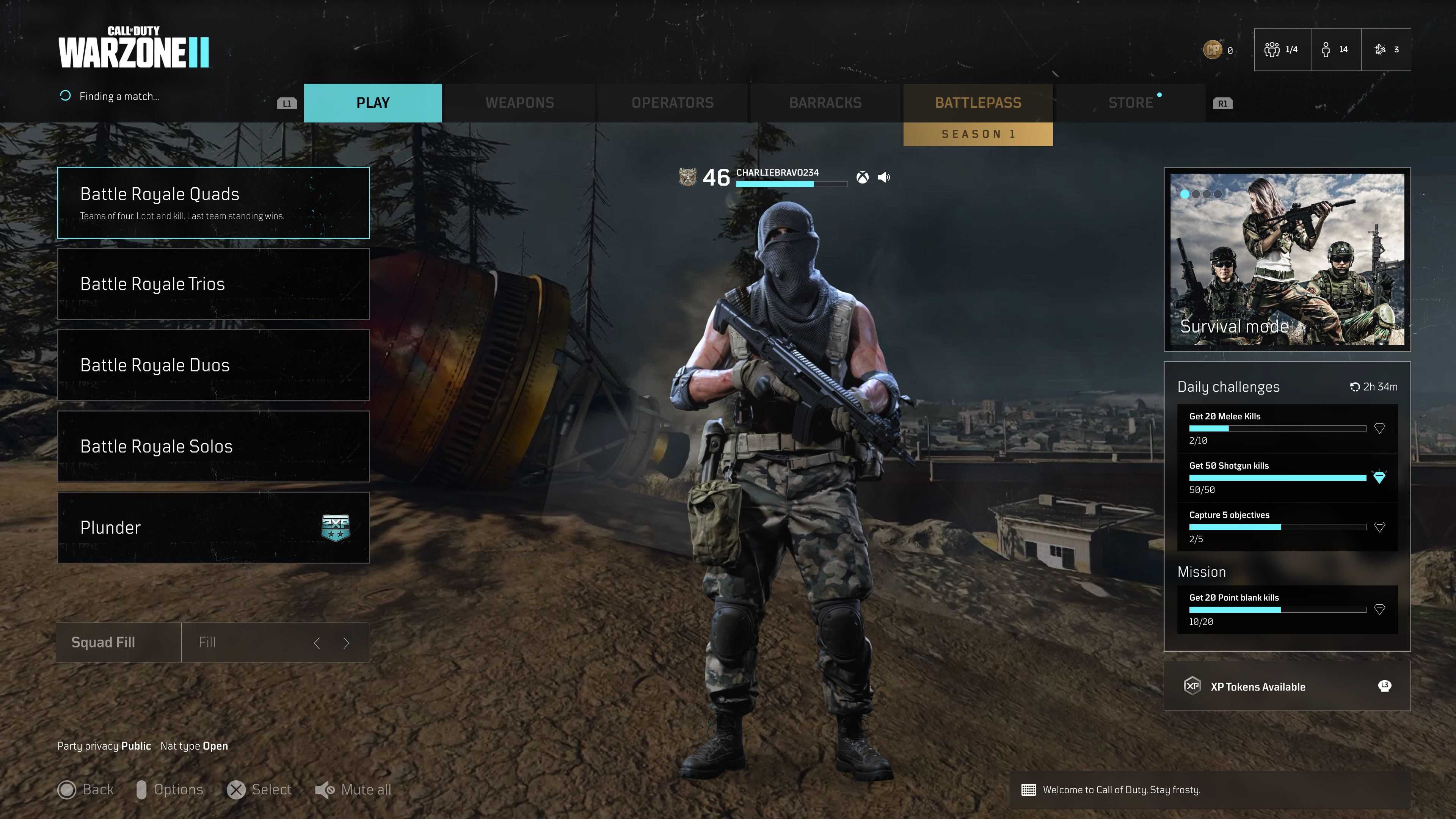1456x819 pixels.
Task: Open the Get 20 Point blank kills mission
Action: pyautogui.click(x=1287, y=609)
